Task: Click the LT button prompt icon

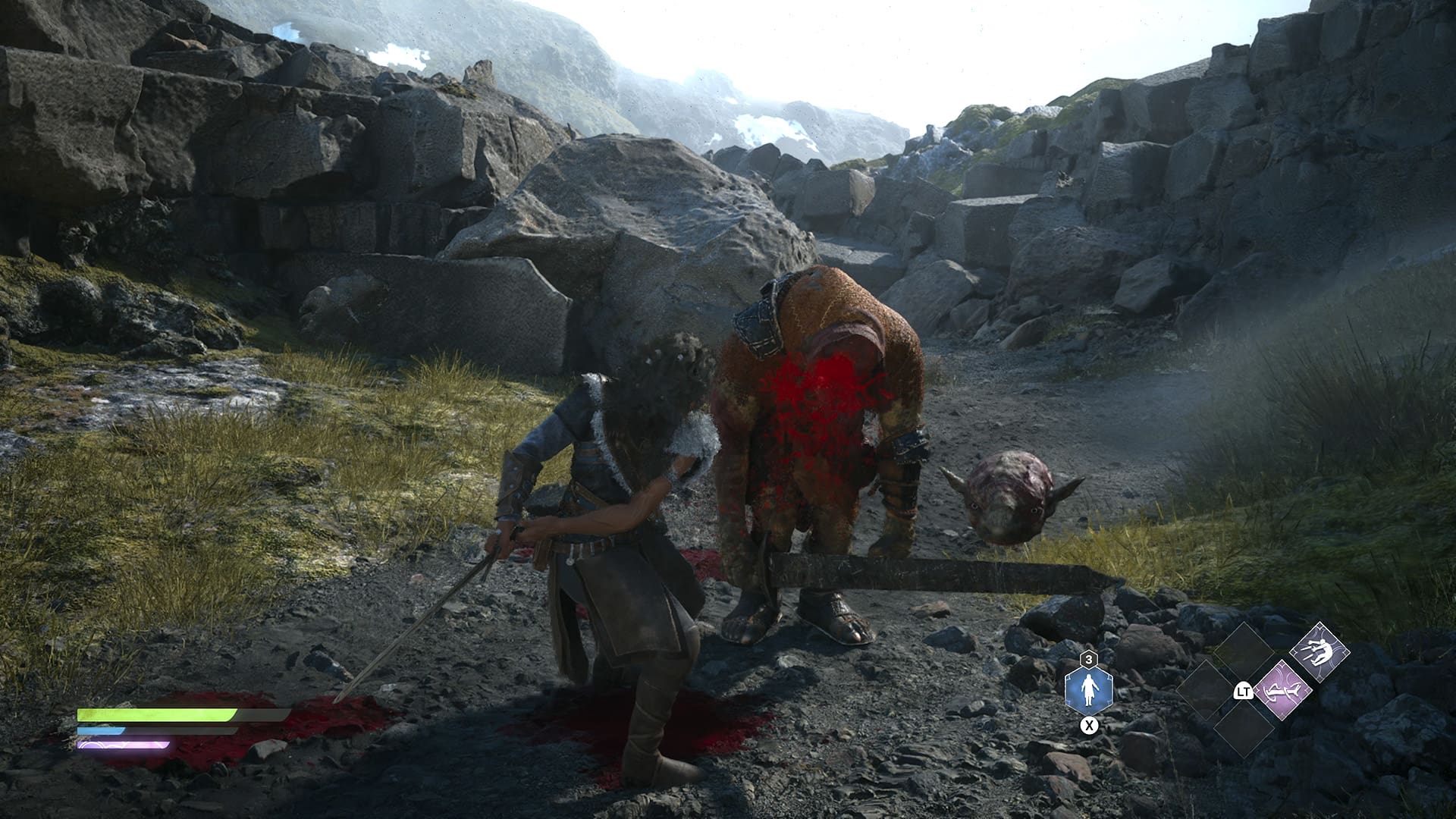Action: [x=1244, y=692]
